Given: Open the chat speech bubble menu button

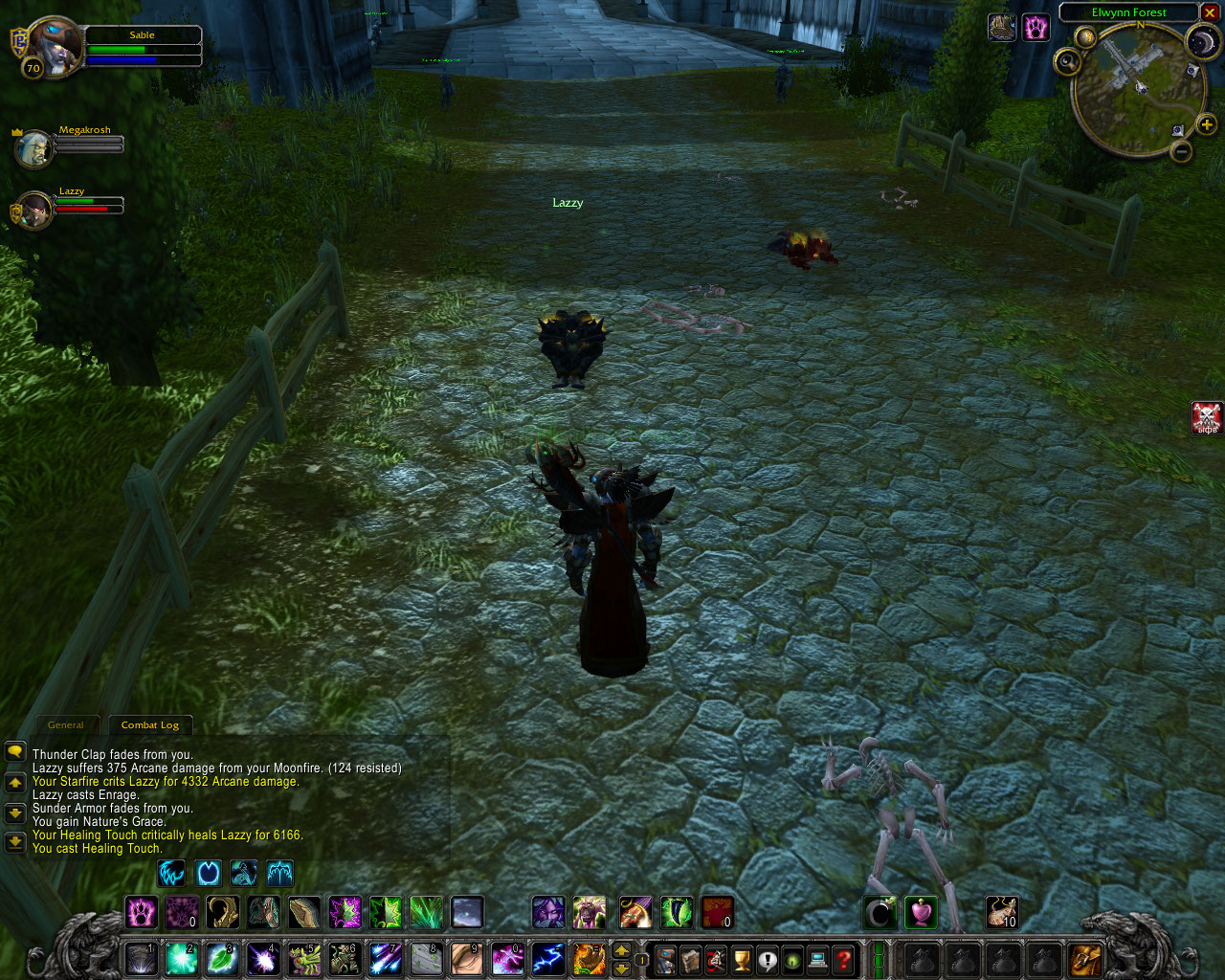Looking at the screenshot, I should (14, 752).
